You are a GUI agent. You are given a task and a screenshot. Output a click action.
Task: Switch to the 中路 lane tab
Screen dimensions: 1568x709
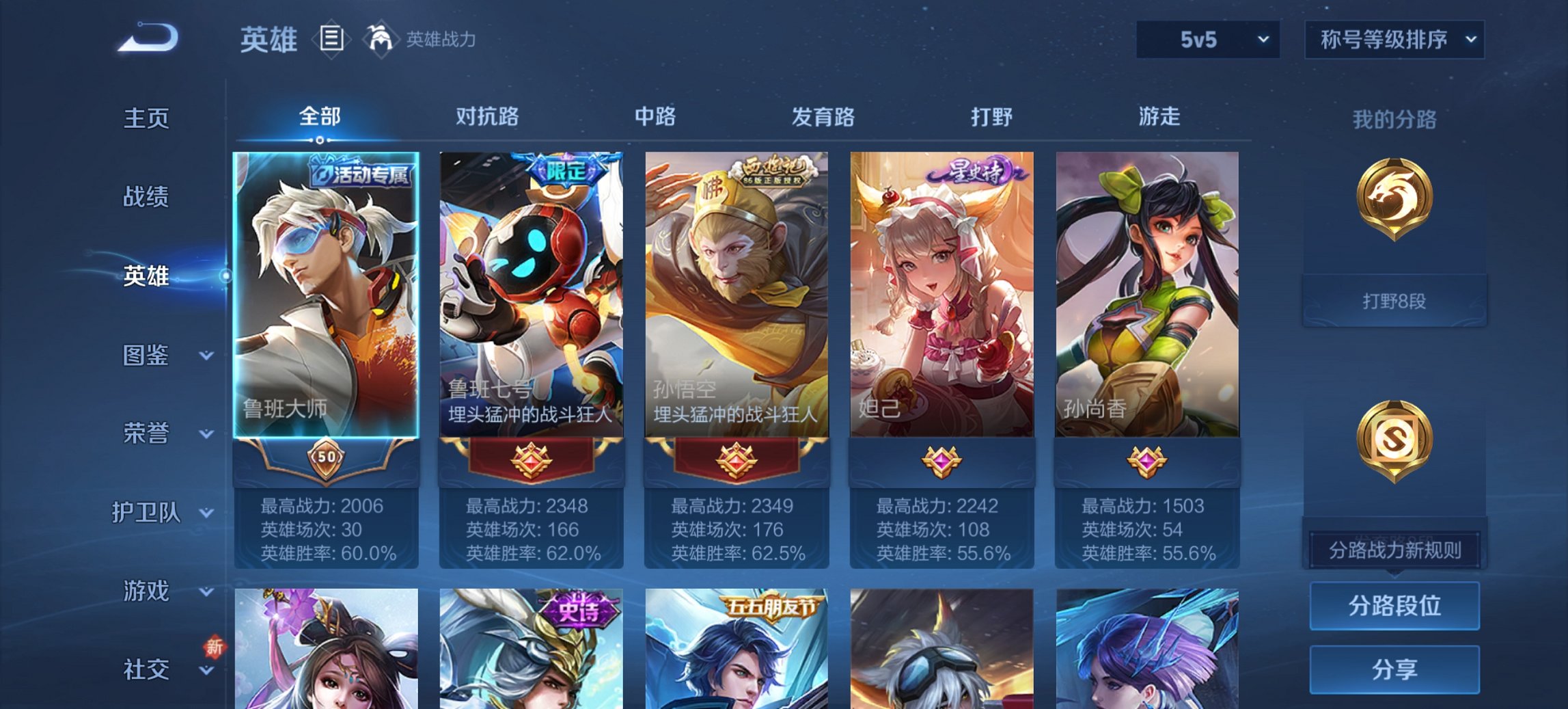tap(654, 117)
